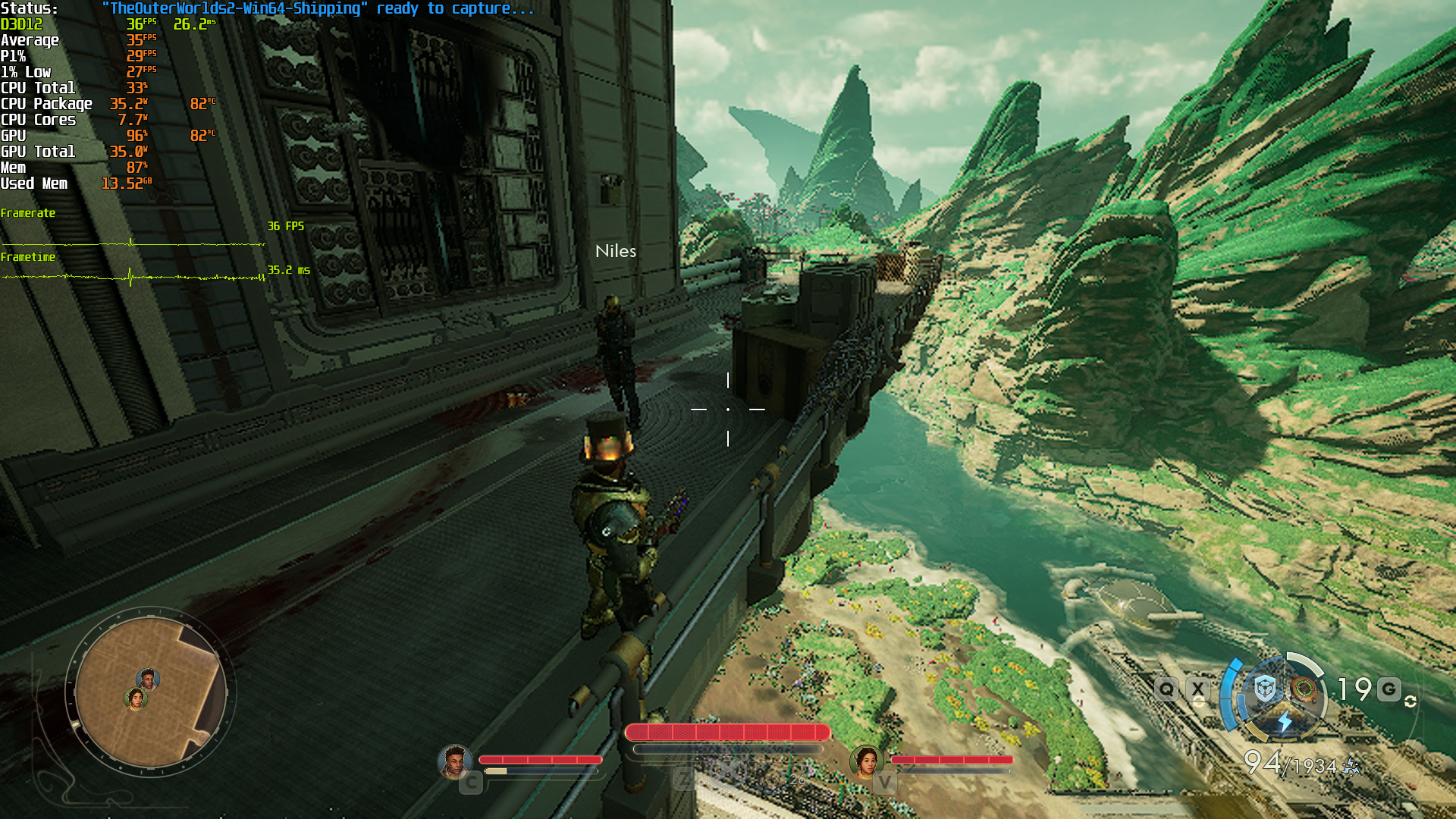Click the Niles nameplate label

pos(616,251)
